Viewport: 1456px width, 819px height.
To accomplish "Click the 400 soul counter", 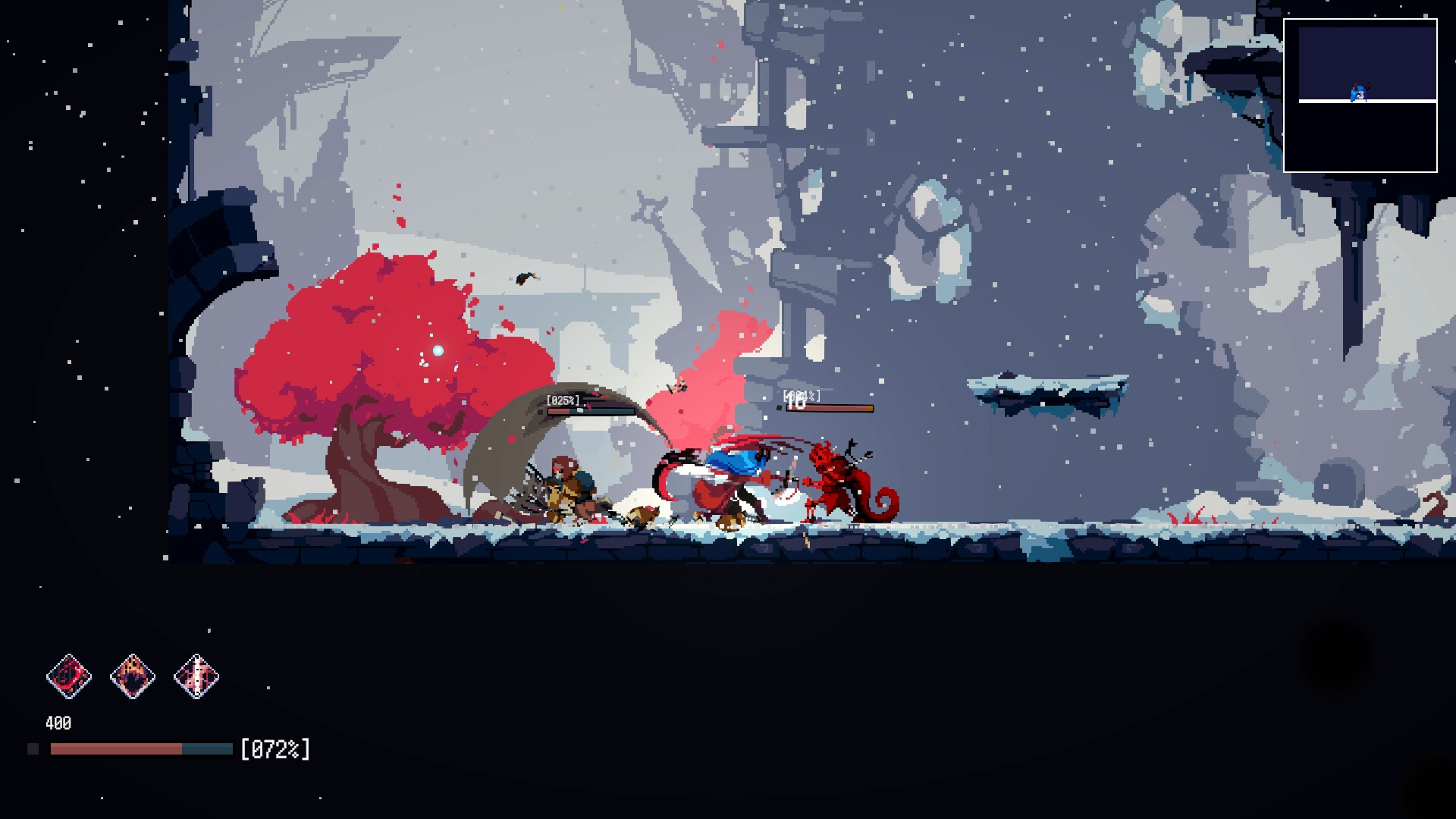I will [x=58, y=723].
